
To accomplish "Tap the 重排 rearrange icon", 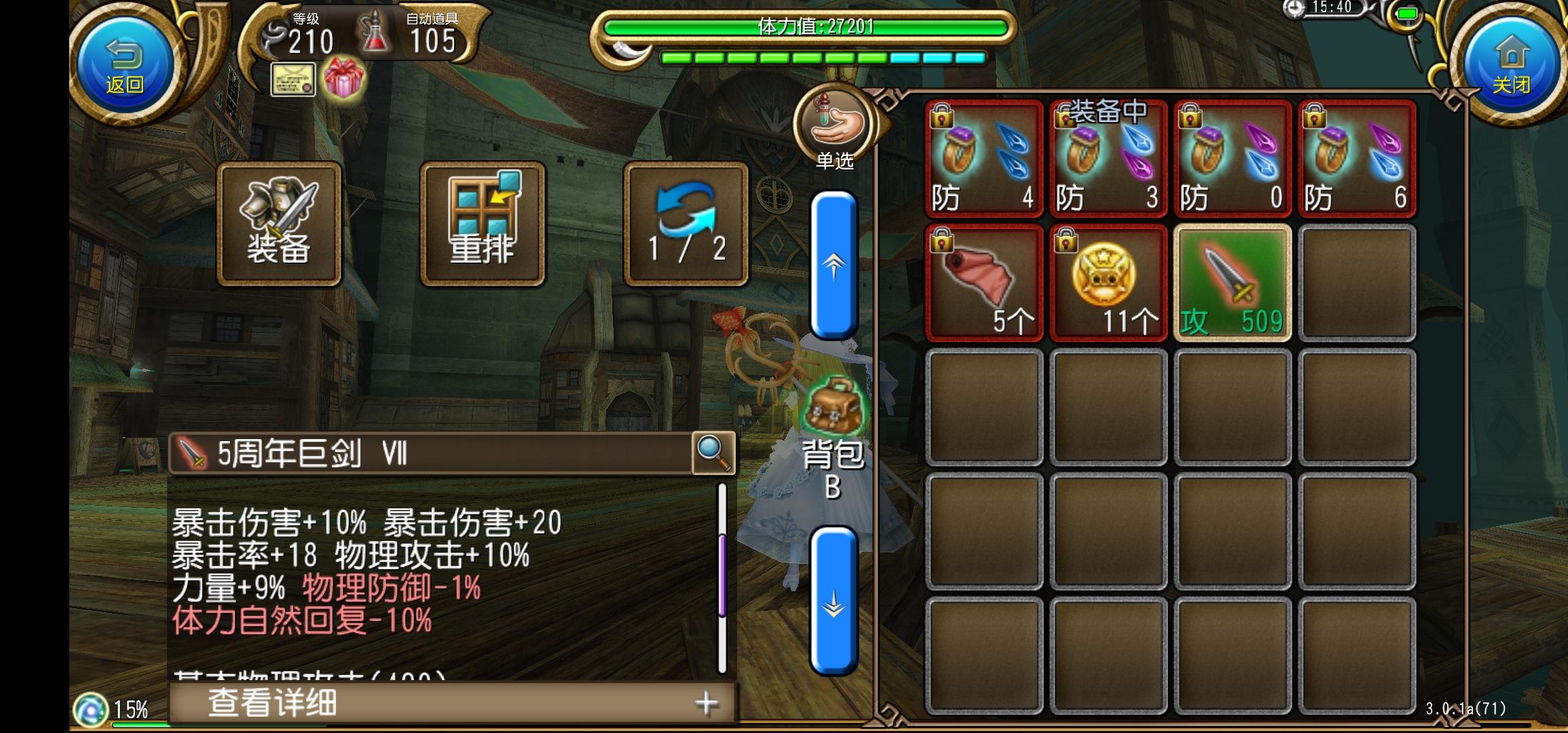I will pos(481,222).
